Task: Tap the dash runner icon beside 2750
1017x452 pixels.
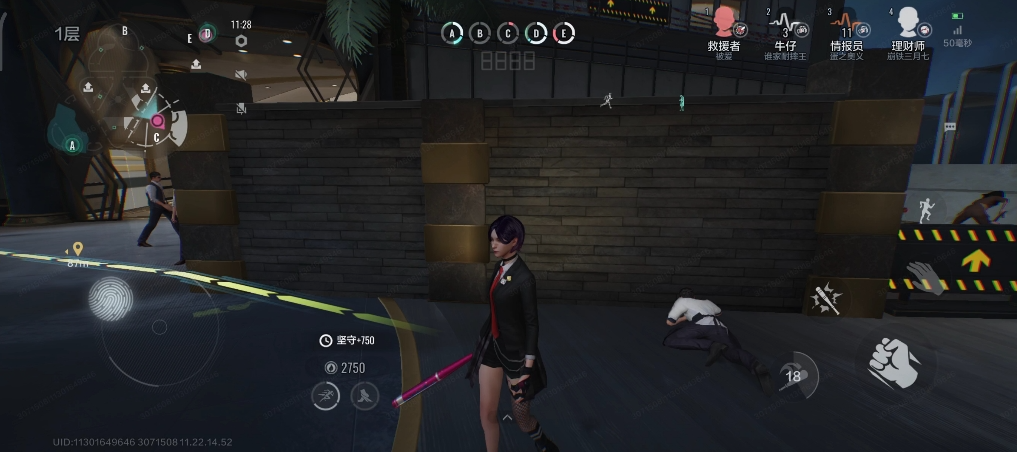Action: coord(326,397)
